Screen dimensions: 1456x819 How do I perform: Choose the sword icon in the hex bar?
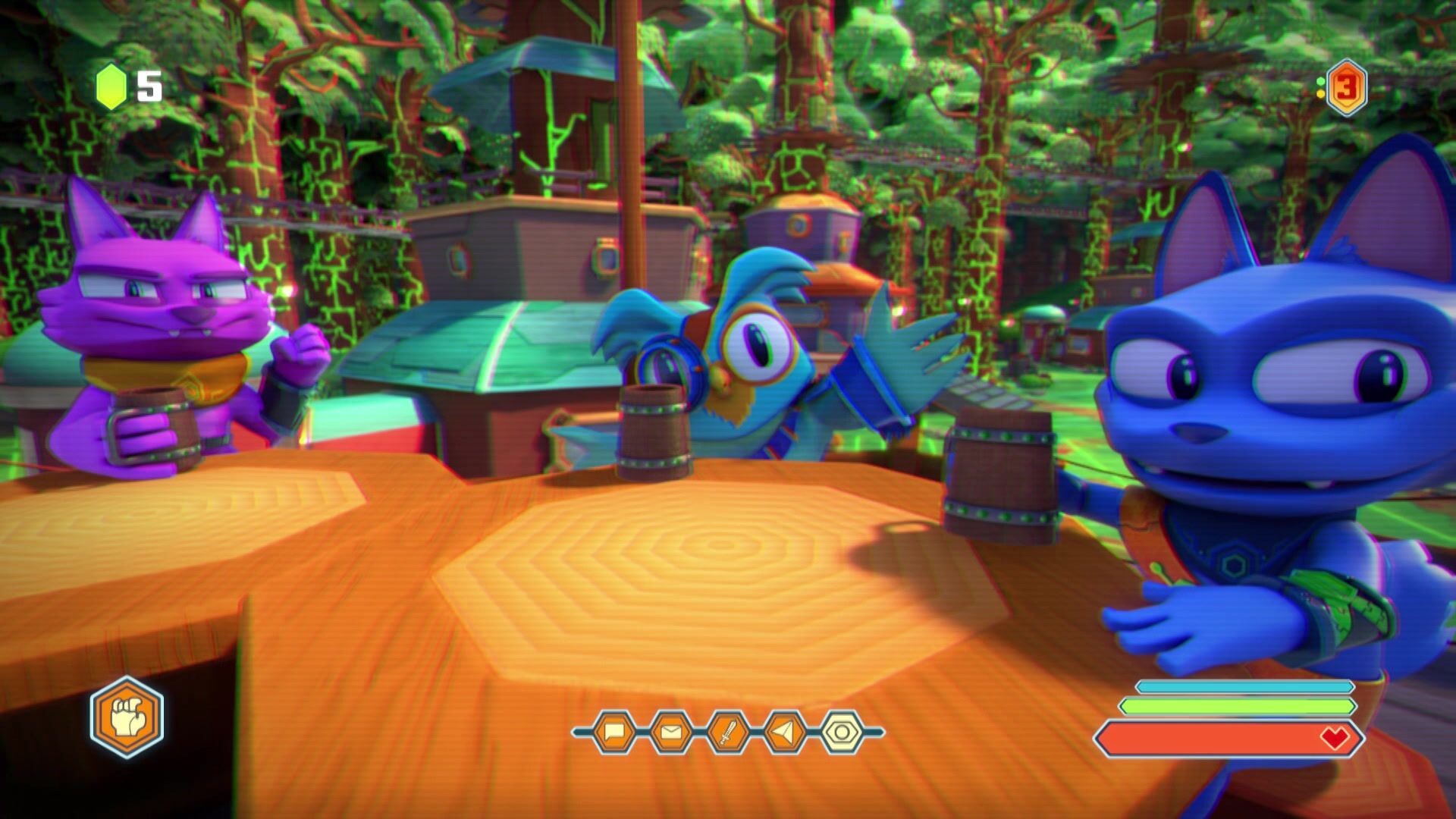tap(728, 733)
